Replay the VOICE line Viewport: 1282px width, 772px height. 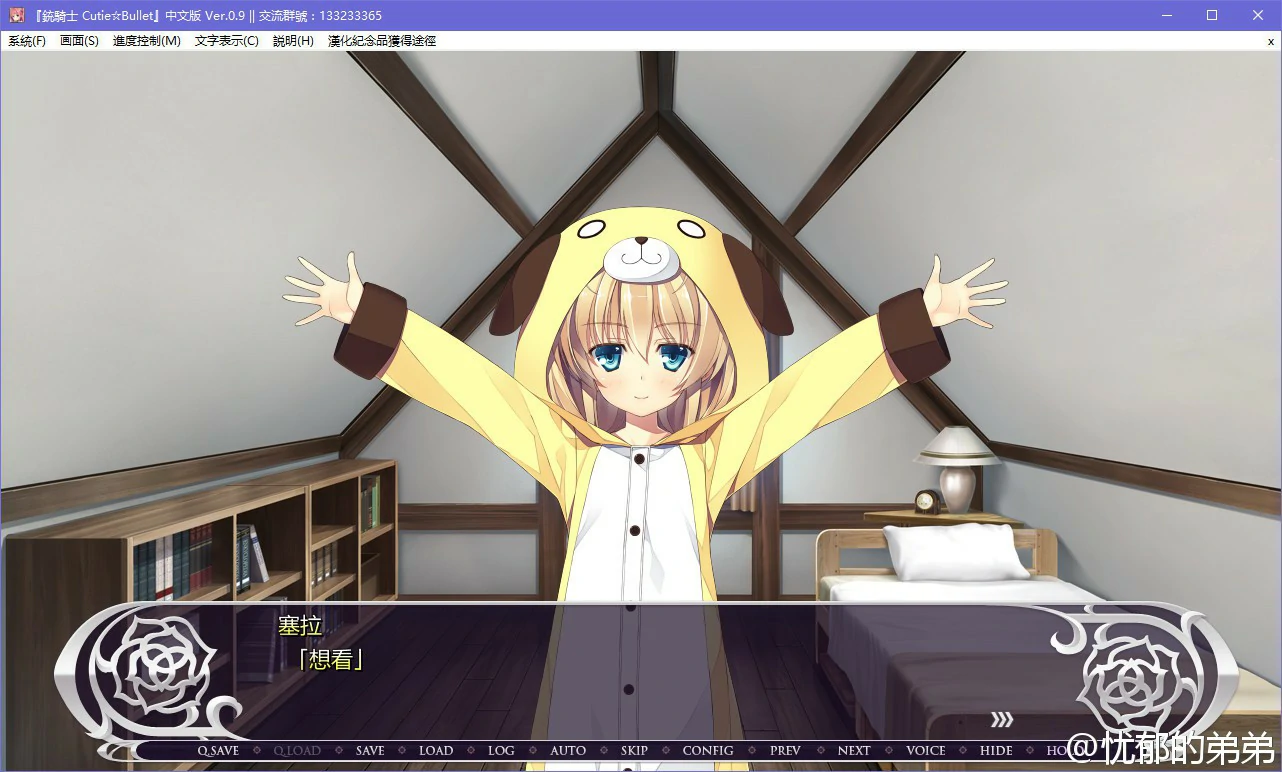925,750
